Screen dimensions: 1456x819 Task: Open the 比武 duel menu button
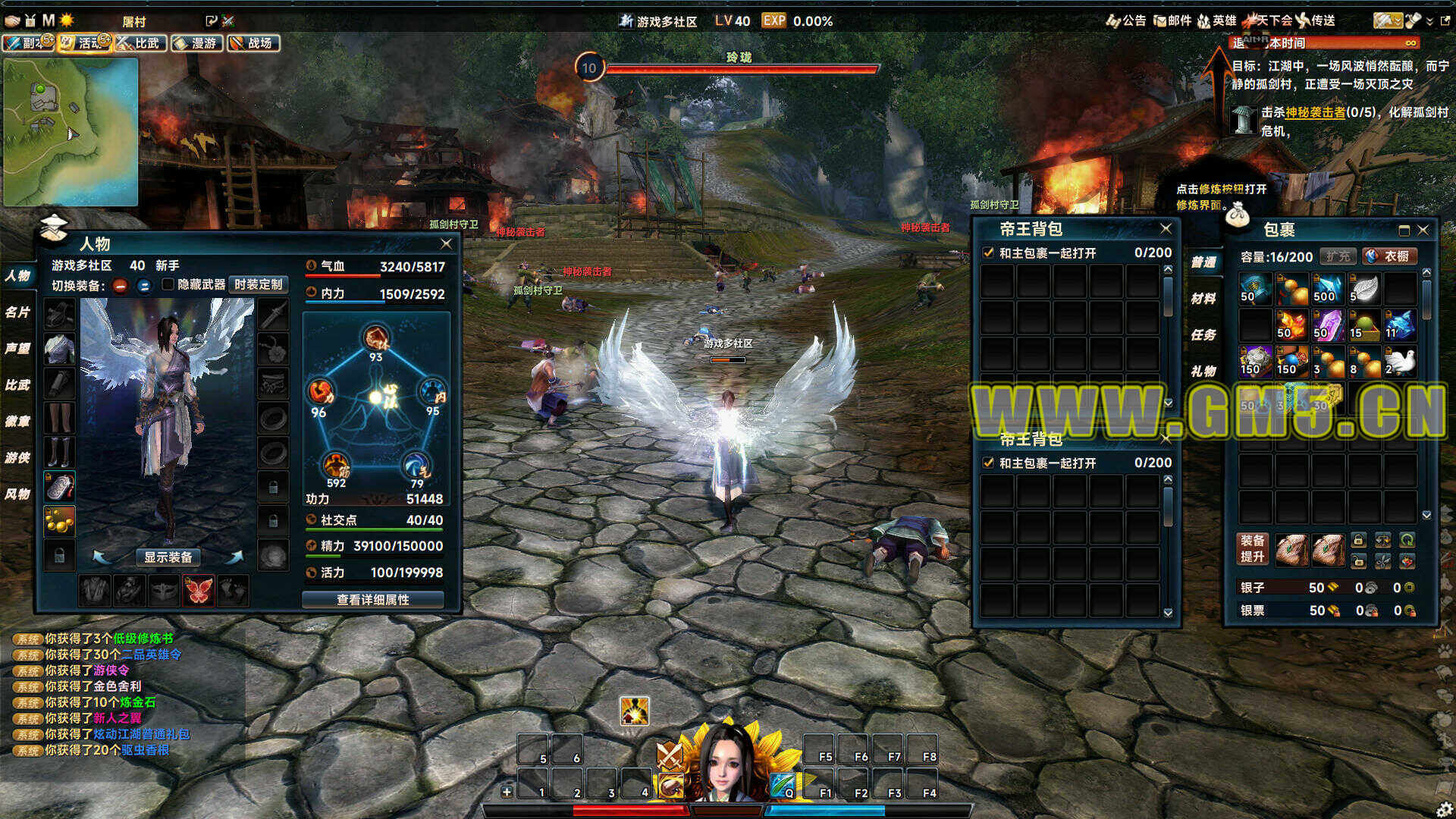(x=141, y=43)
